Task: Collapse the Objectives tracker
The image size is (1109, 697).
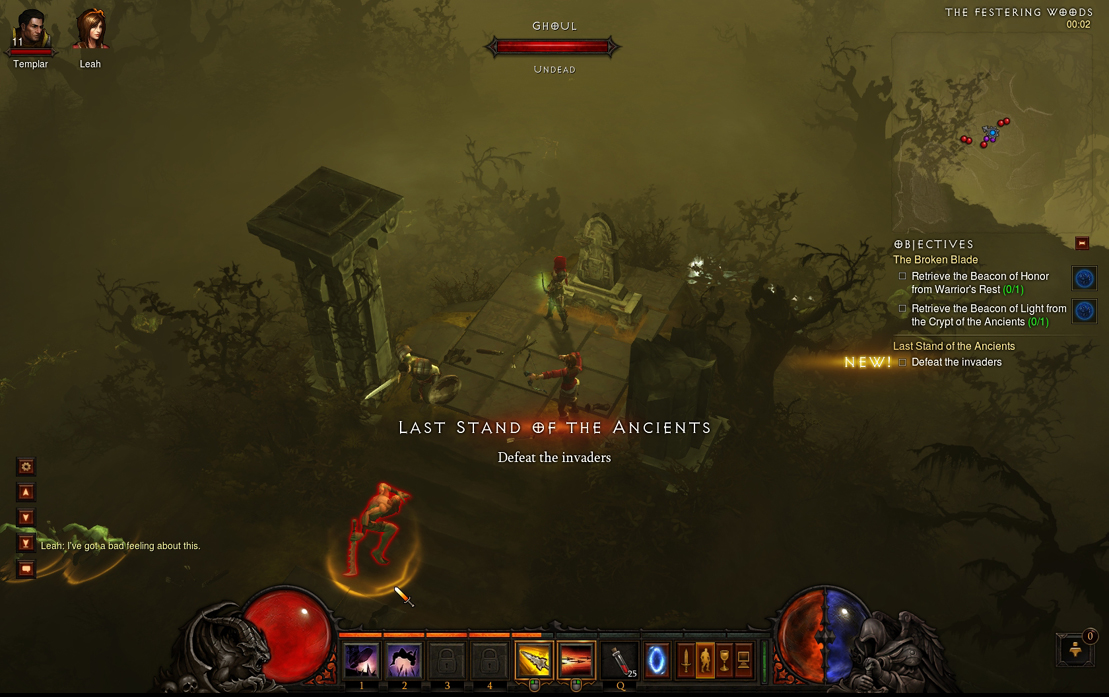Action: pos(1081,243)
